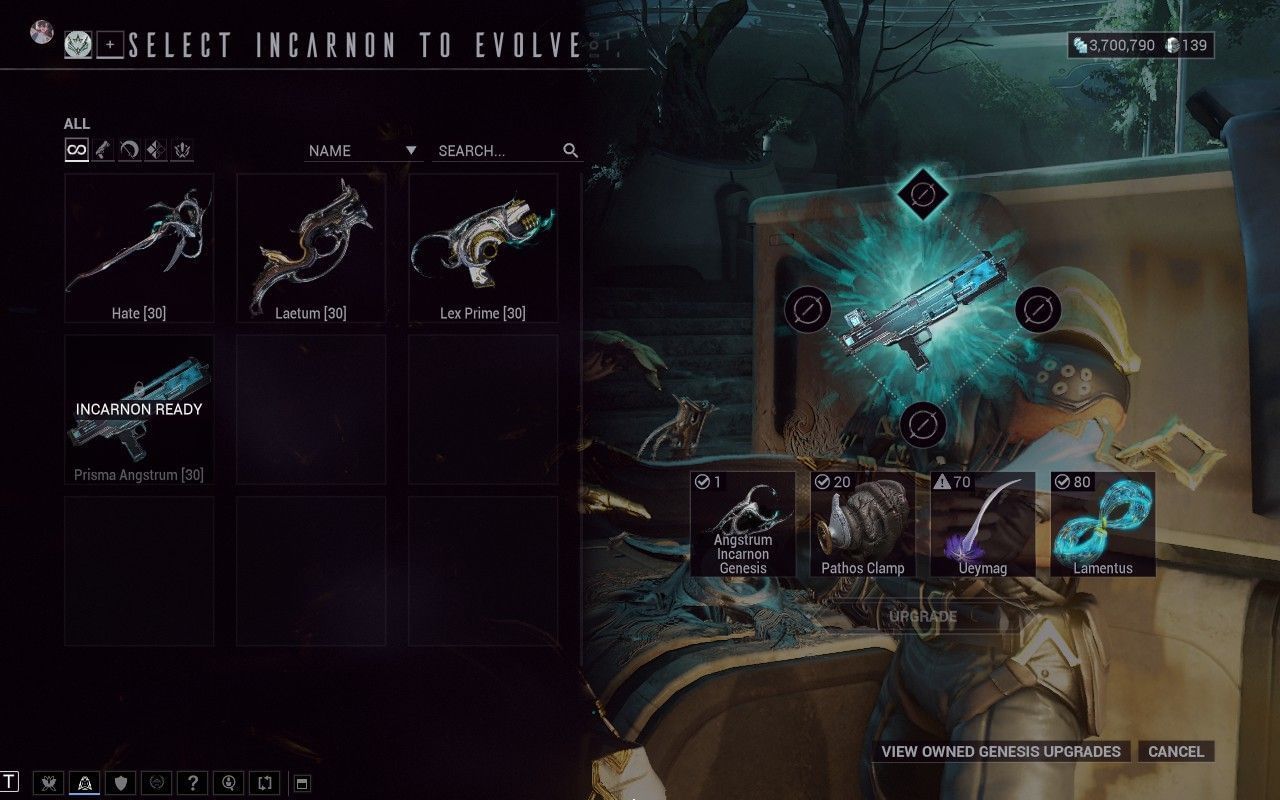The image size is (1280, 800).
Task: Click VIEW OWNED GENESIS UPGRADES
Action: pos(1000,751)
